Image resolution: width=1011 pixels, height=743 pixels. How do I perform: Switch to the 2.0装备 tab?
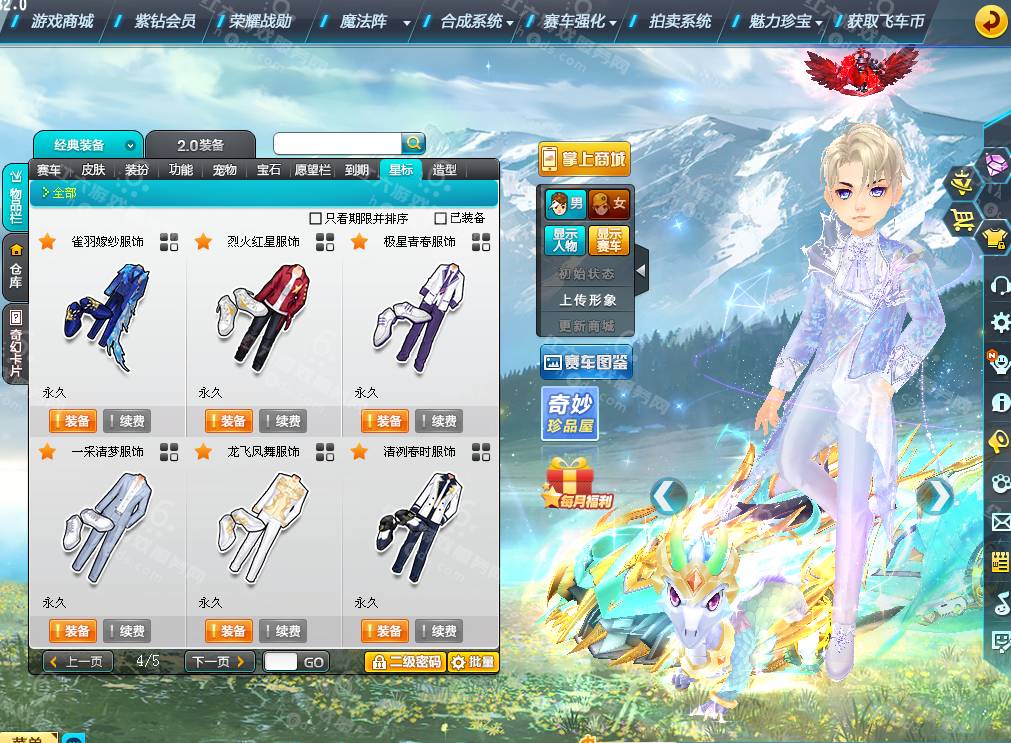(200, 145)
